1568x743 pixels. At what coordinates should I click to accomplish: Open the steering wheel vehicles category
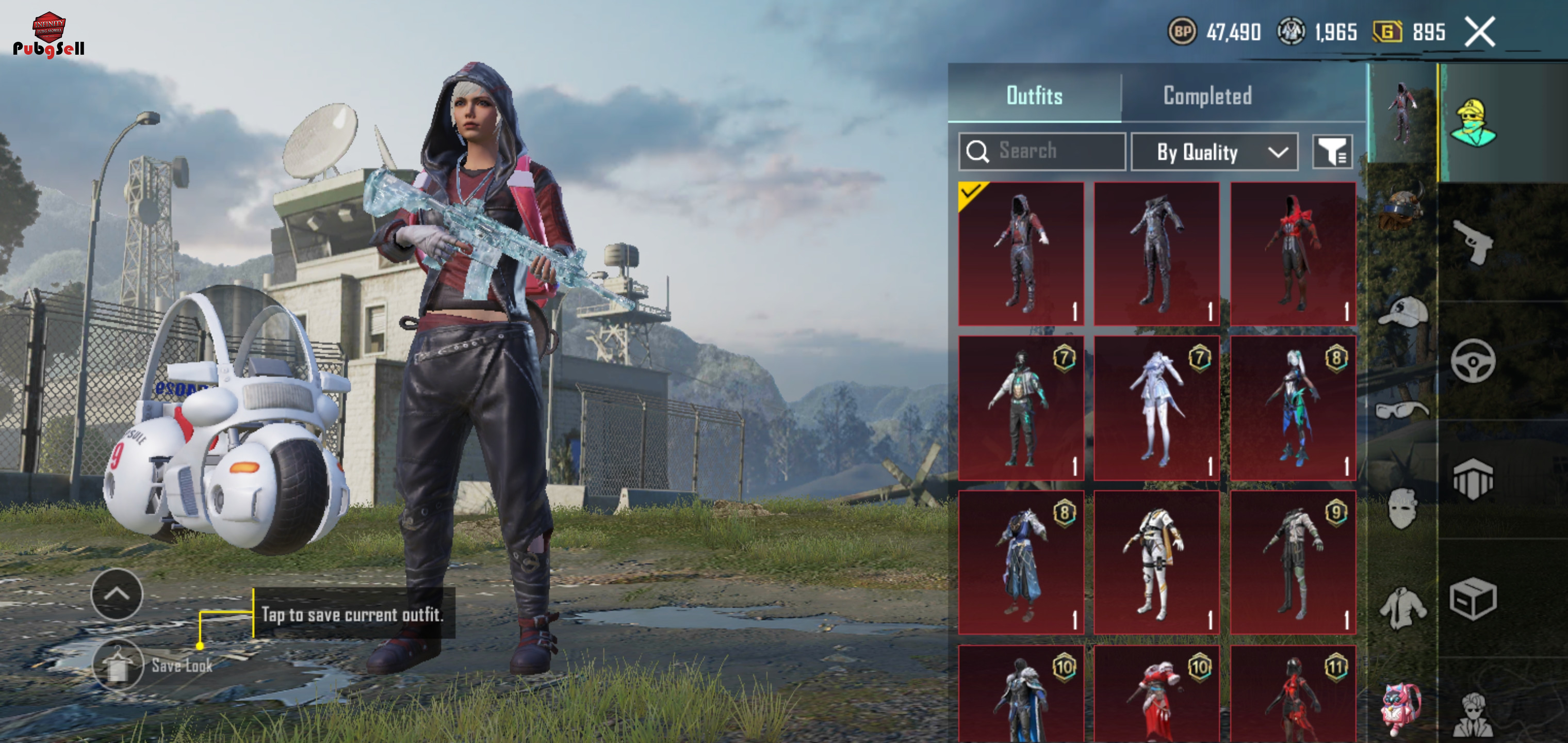[1473, 361]
